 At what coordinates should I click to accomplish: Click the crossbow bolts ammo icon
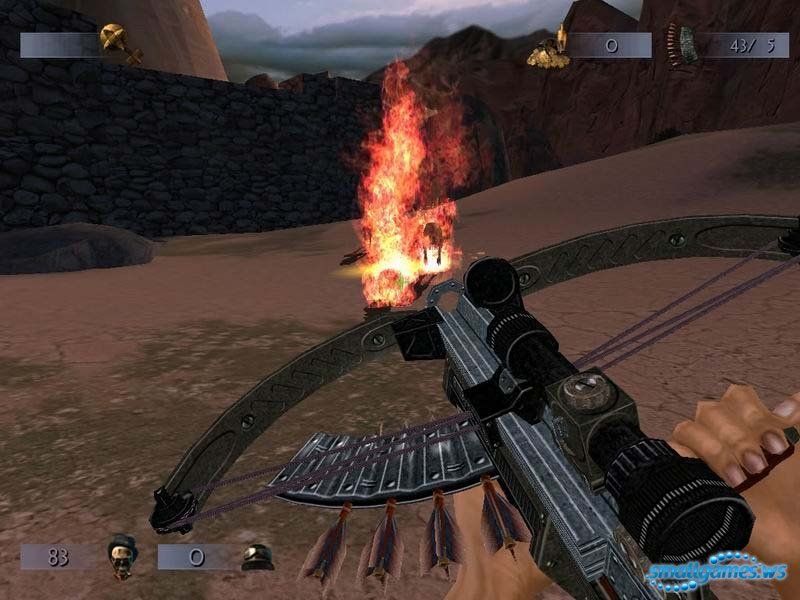click(689, 45)
